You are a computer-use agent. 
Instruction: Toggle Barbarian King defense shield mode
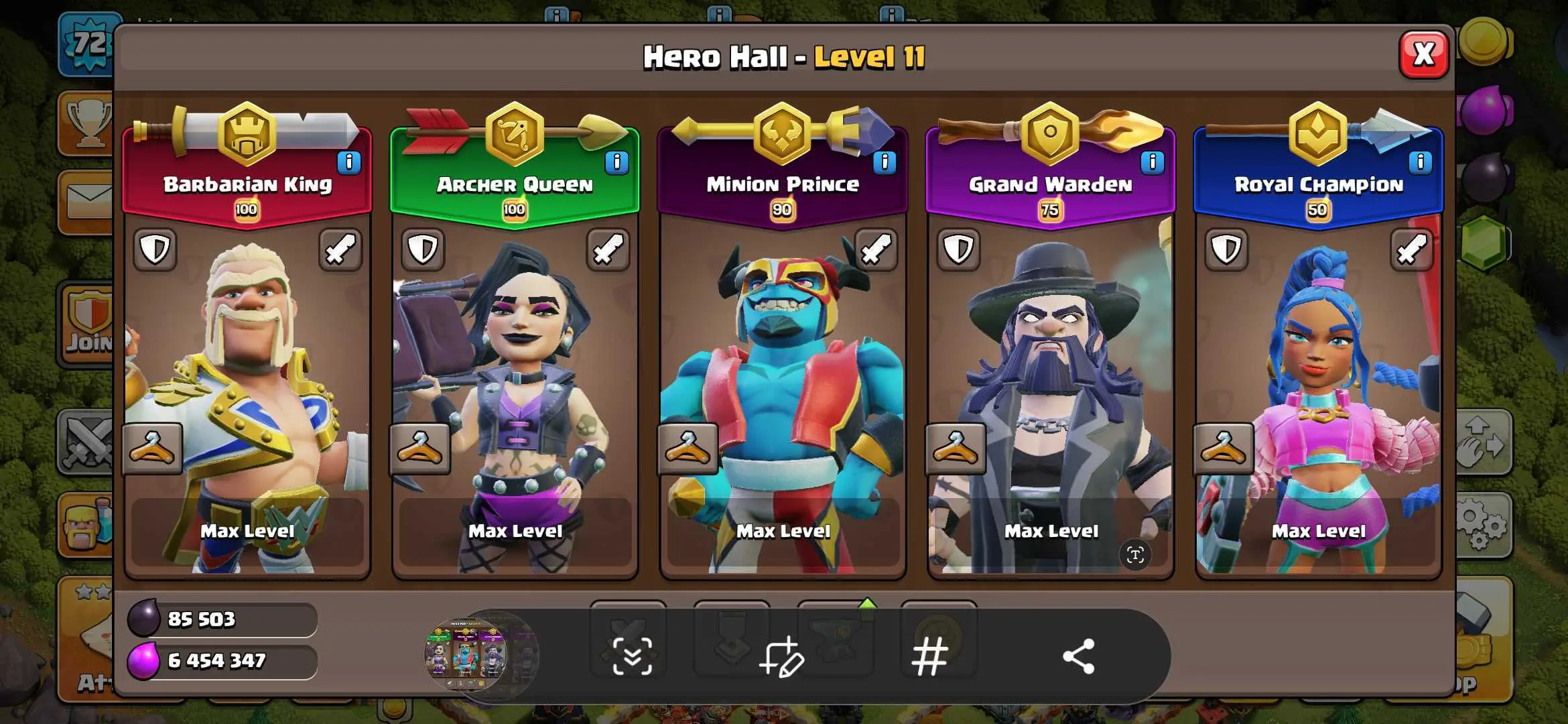click(x=155, y=250)
